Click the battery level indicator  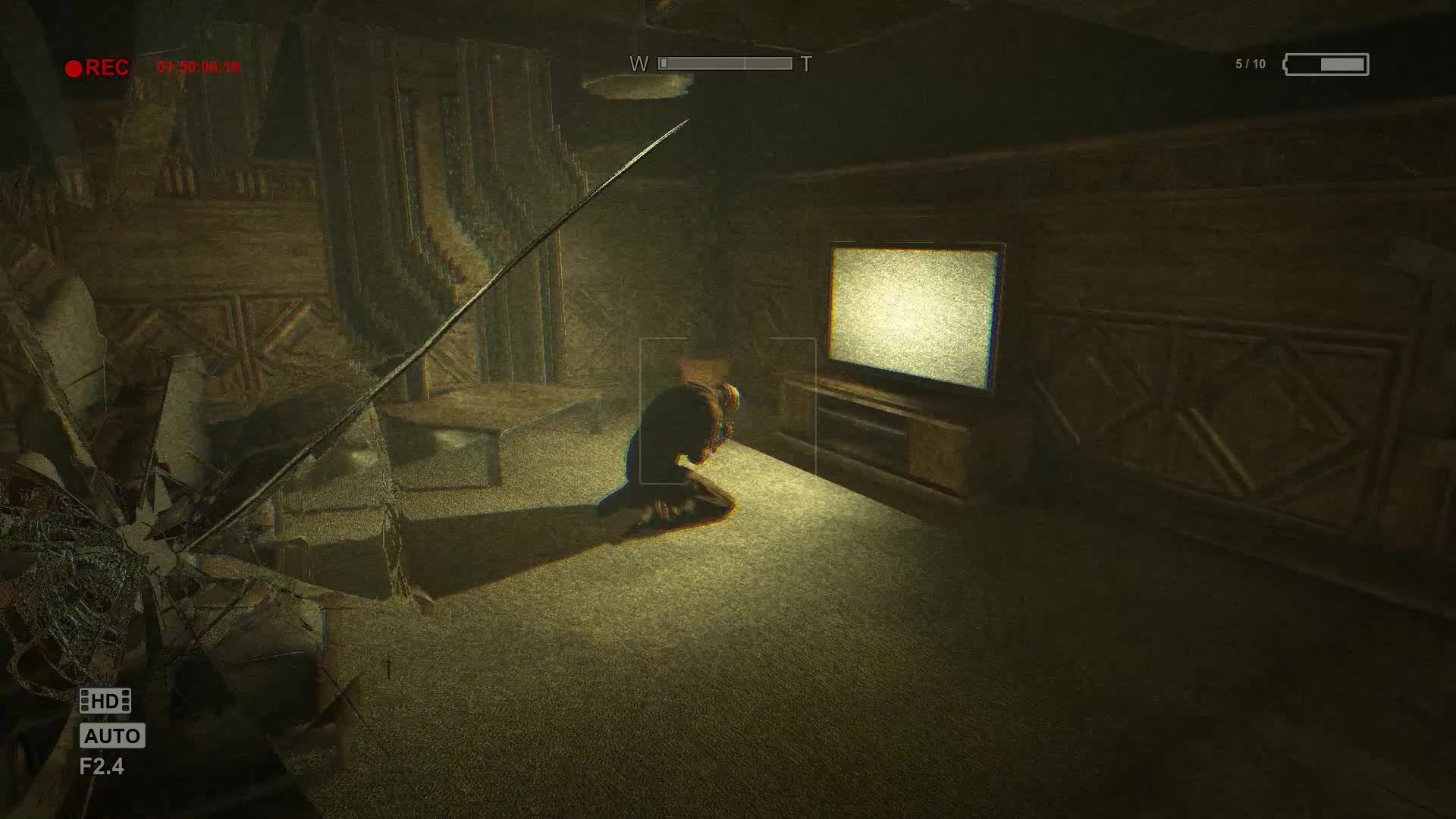(x=1326, y=64)
